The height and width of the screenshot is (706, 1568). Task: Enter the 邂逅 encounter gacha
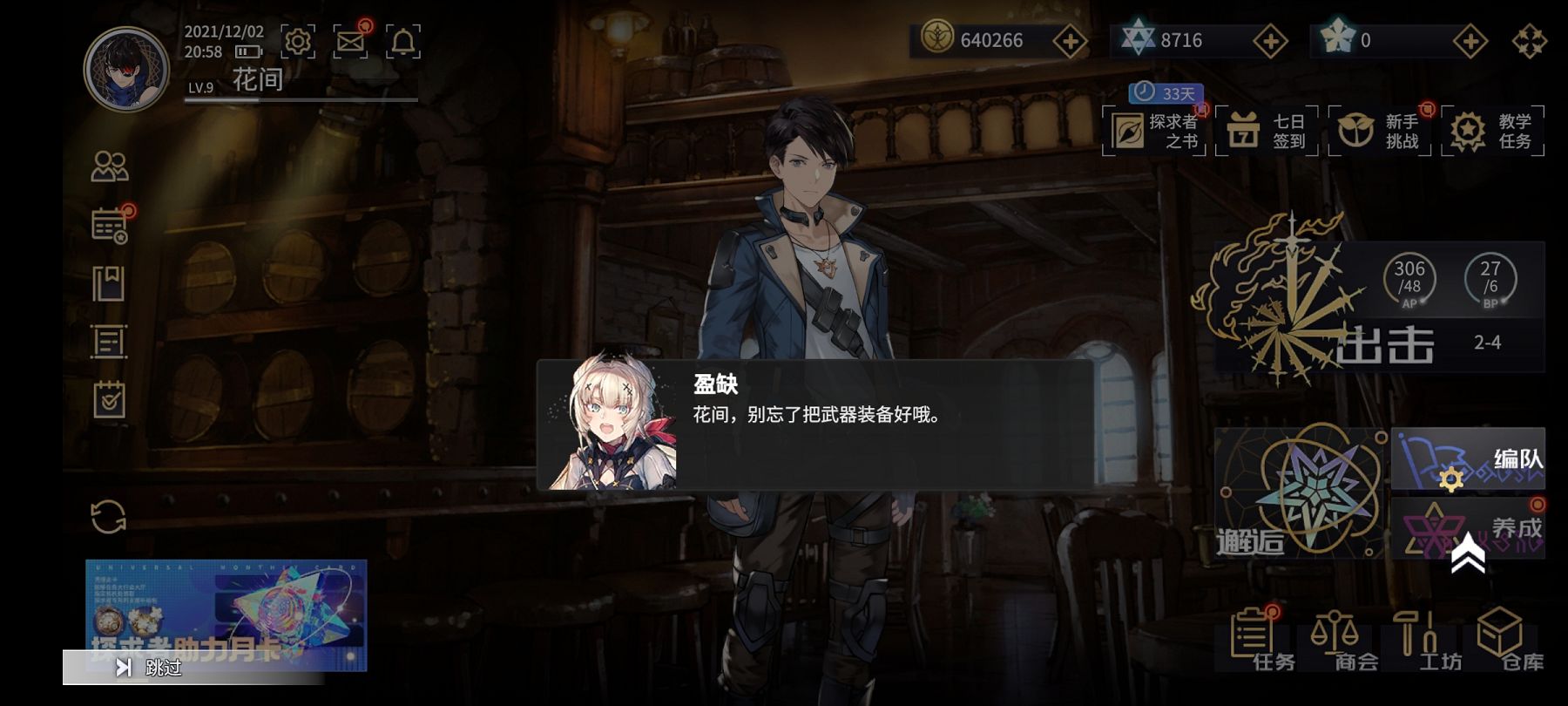[1300, 494]
